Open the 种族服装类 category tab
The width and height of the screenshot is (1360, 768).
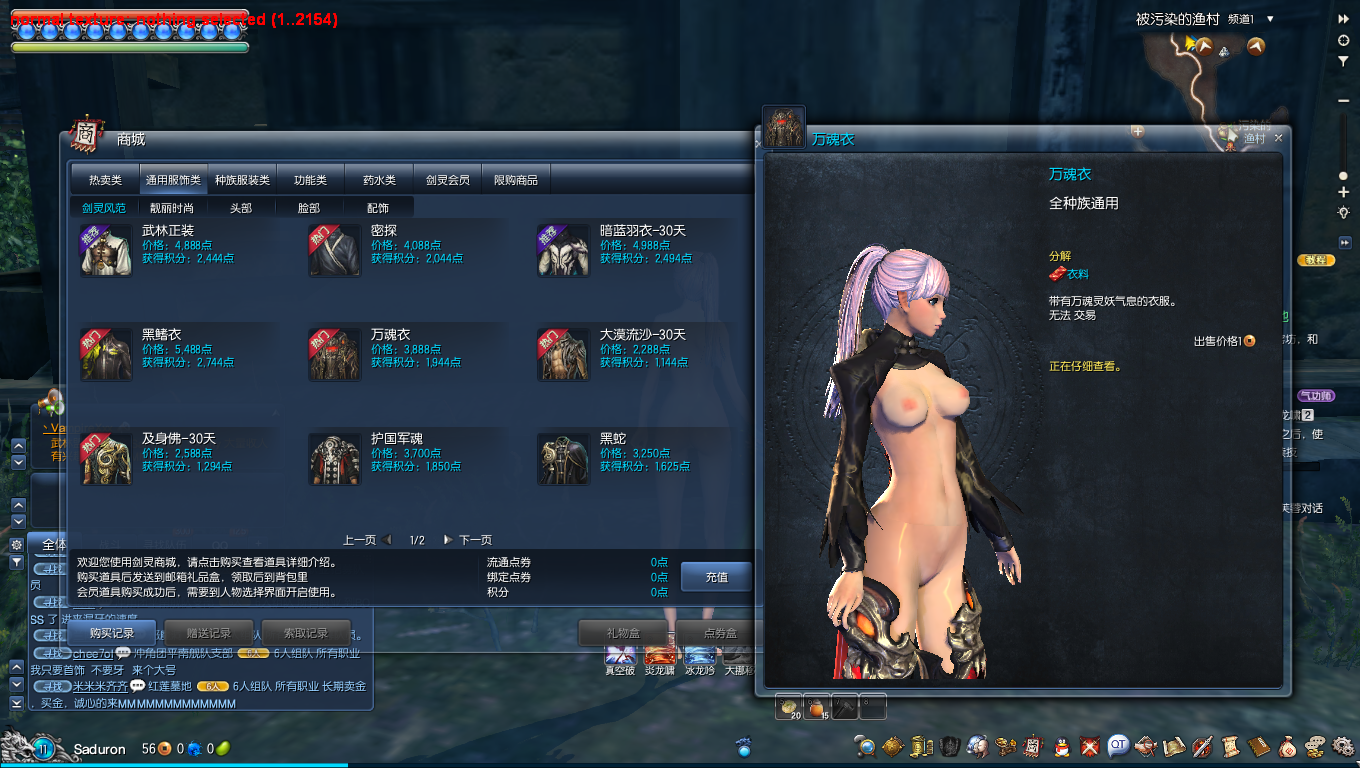tap(242, 180)
